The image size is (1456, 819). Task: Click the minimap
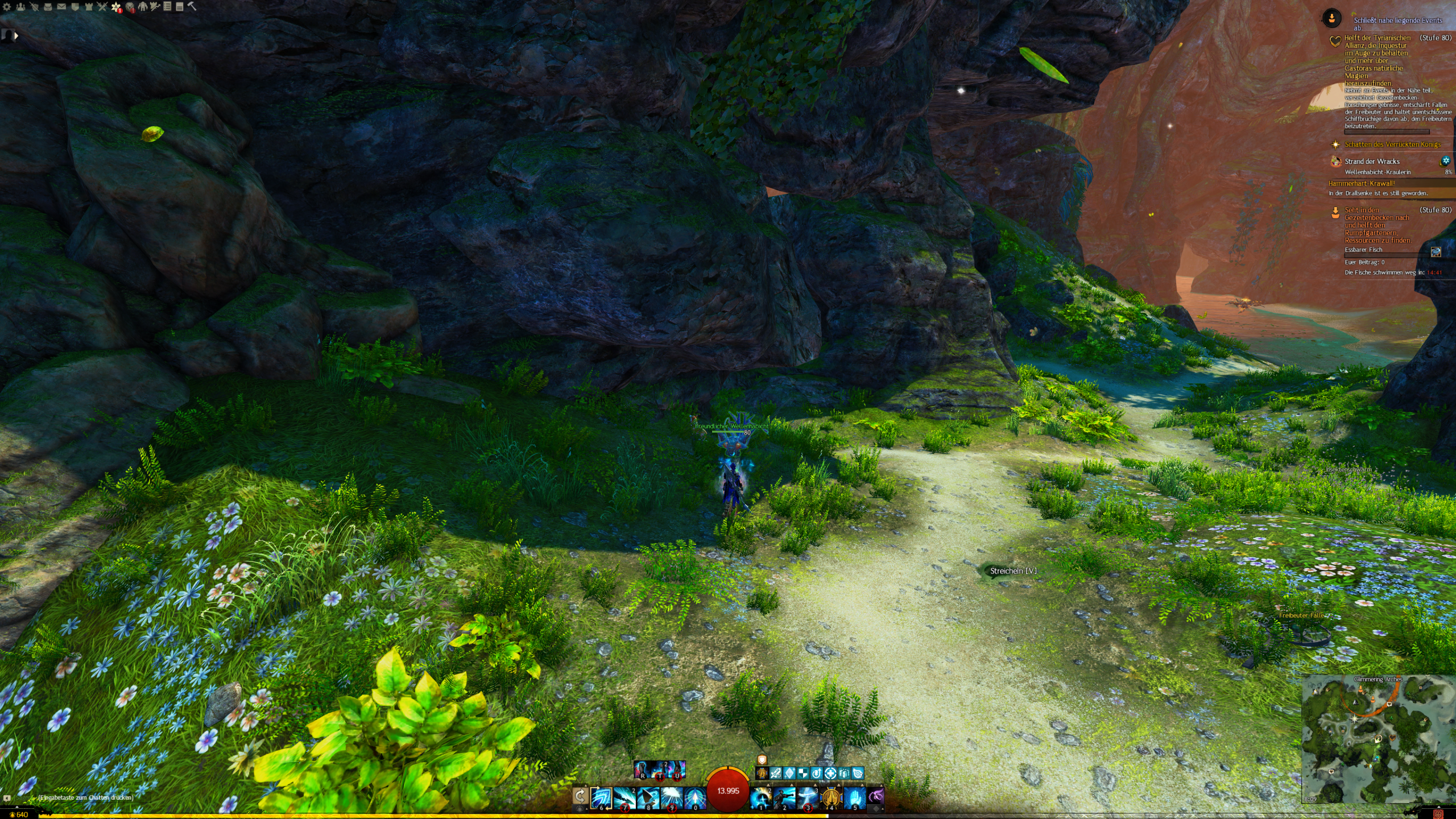pyautogui.click(x=1378, y=739)
